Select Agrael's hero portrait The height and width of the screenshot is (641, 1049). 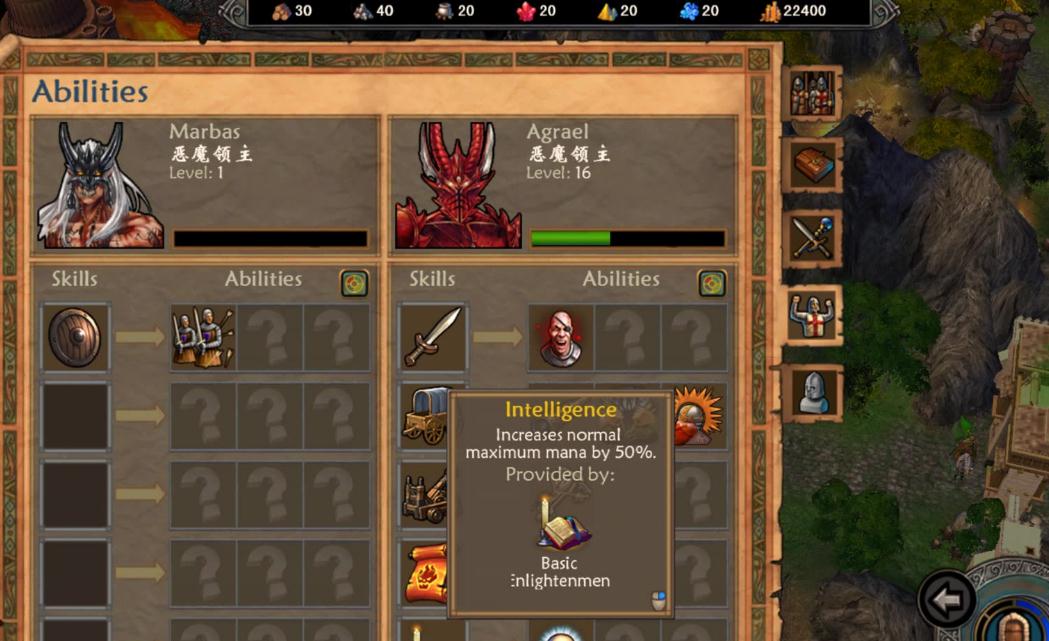458,186
